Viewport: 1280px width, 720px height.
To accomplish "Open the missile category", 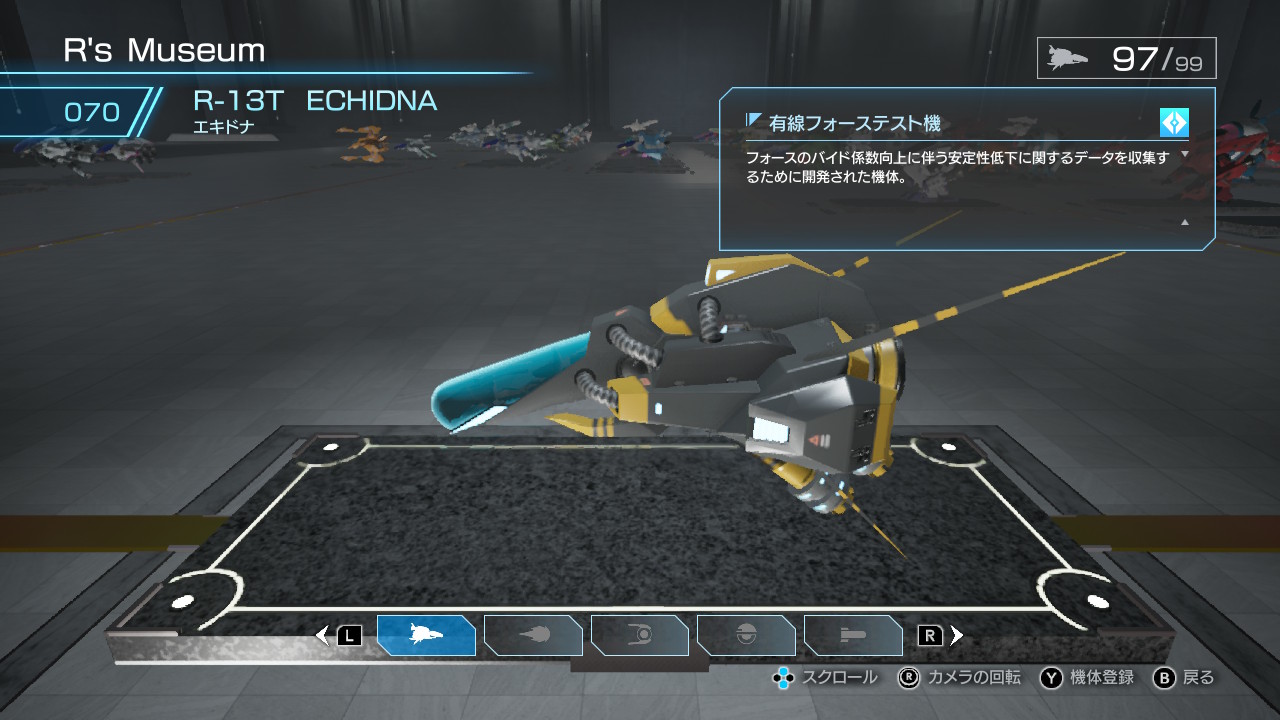I will (853, 635).
